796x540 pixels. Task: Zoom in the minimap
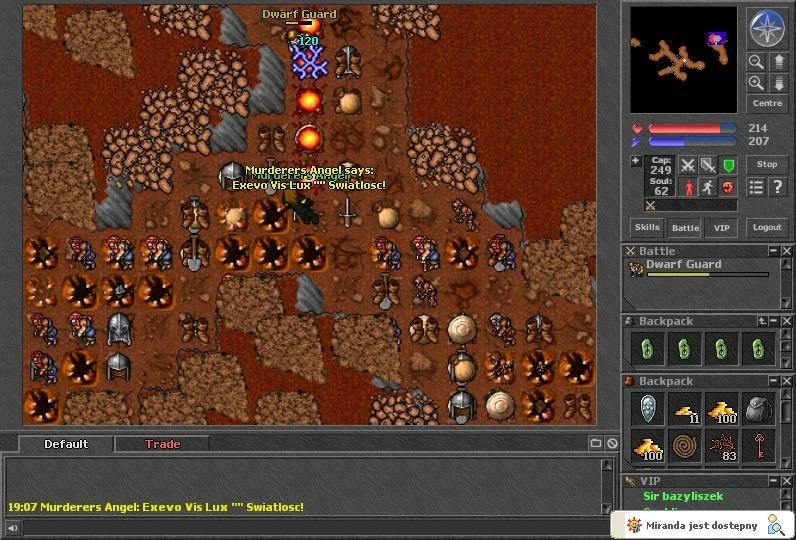click(756, 83)
